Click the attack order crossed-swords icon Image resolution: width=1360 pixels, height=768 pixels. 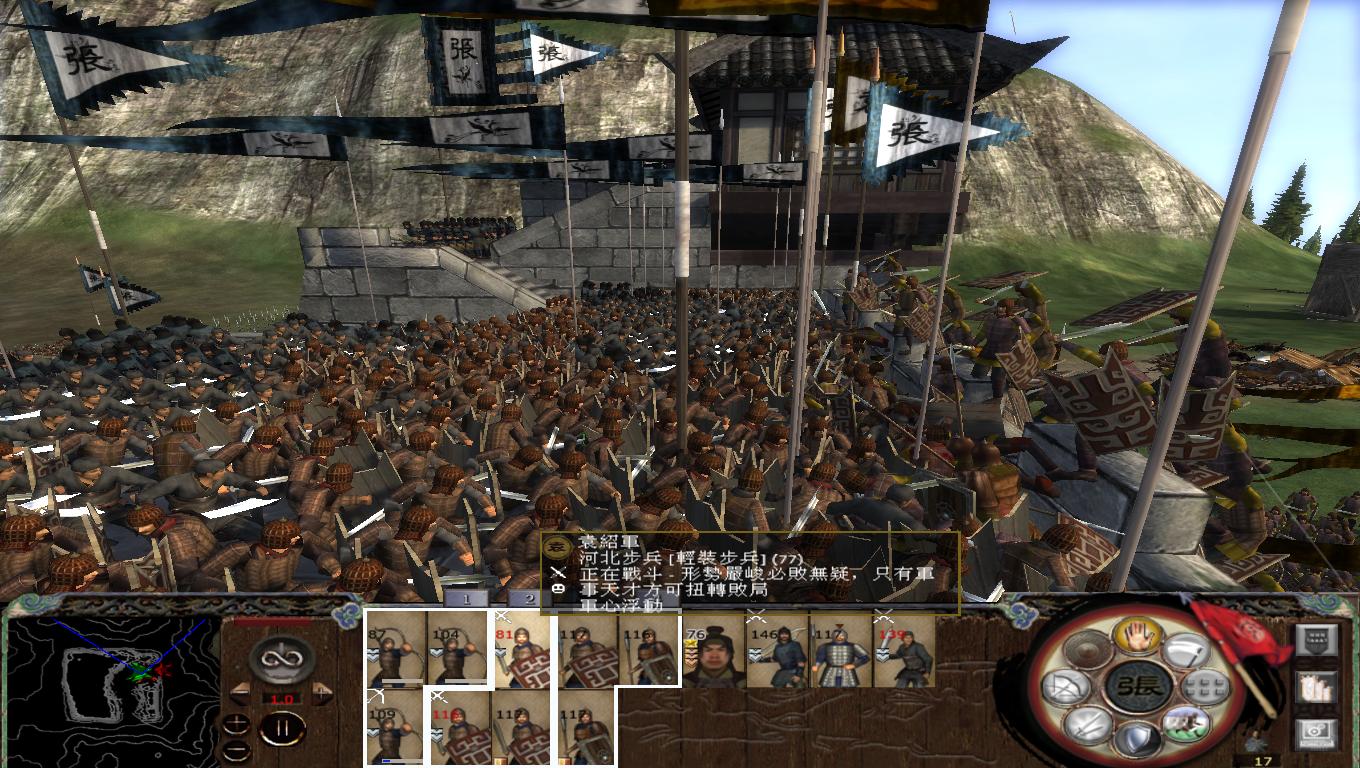1086,727
